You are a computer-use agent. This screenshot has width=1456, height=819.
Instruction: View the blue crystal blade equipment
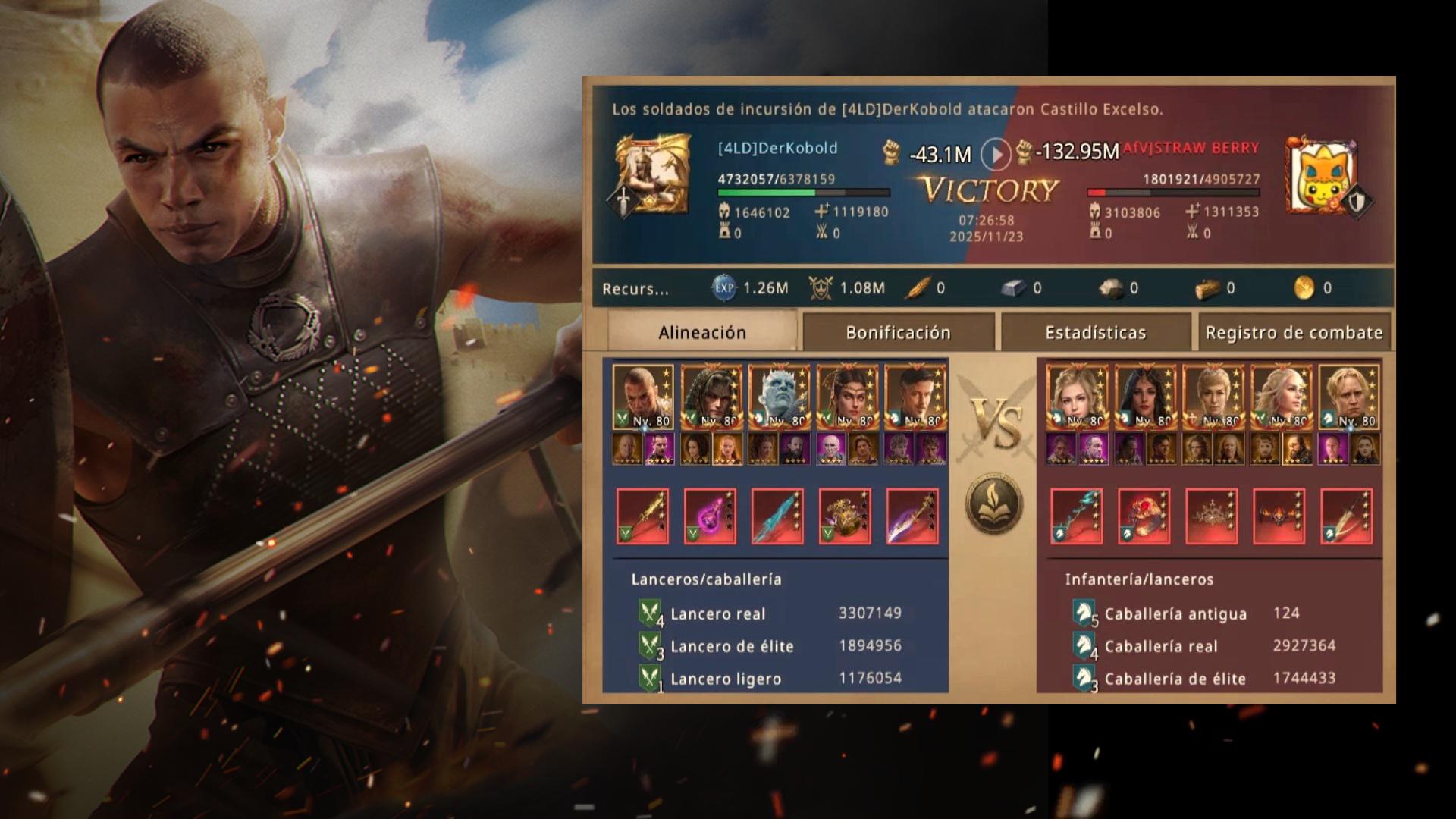777,516
